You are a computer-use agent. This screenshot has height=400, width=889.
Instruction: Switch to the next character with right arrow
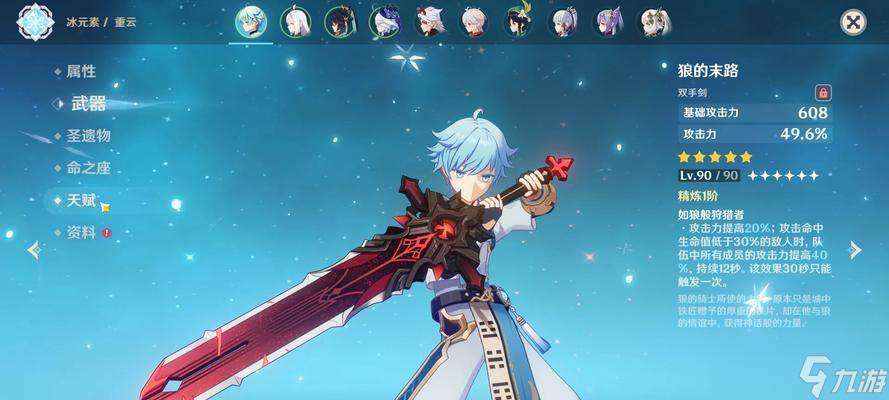pos(855,250)
